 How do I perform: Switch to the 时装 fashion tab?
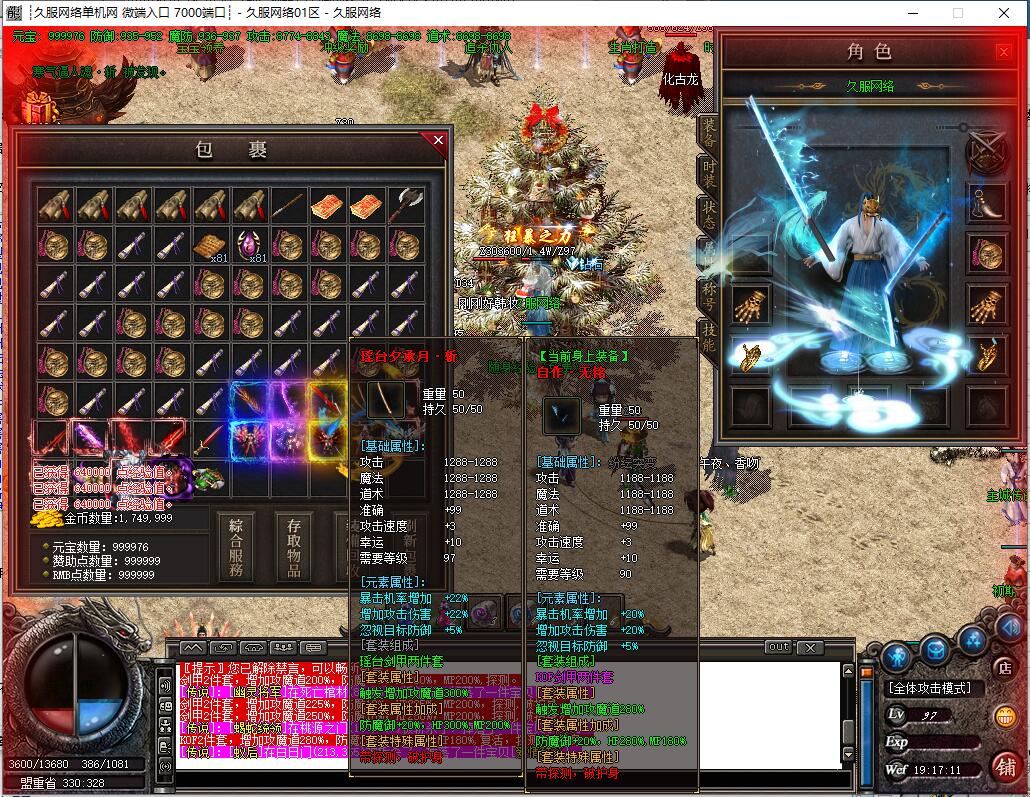[x=709, y=173]
